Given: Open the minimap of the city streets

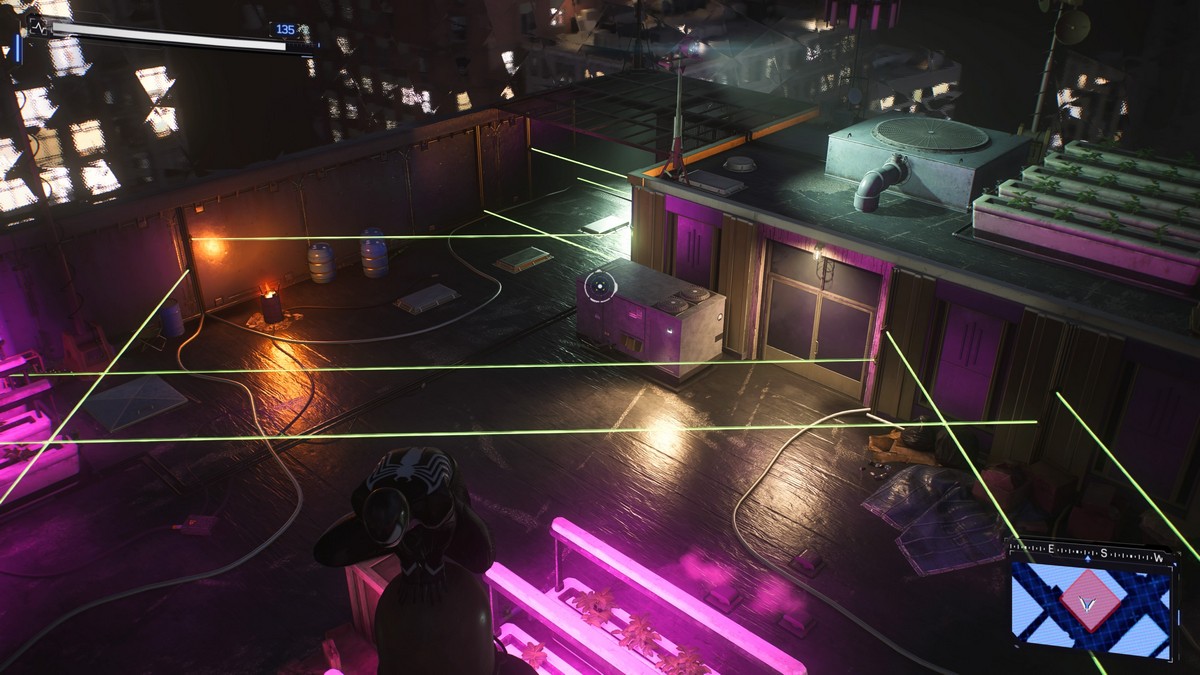Looking at the screenshot, I should point(1089,604).
